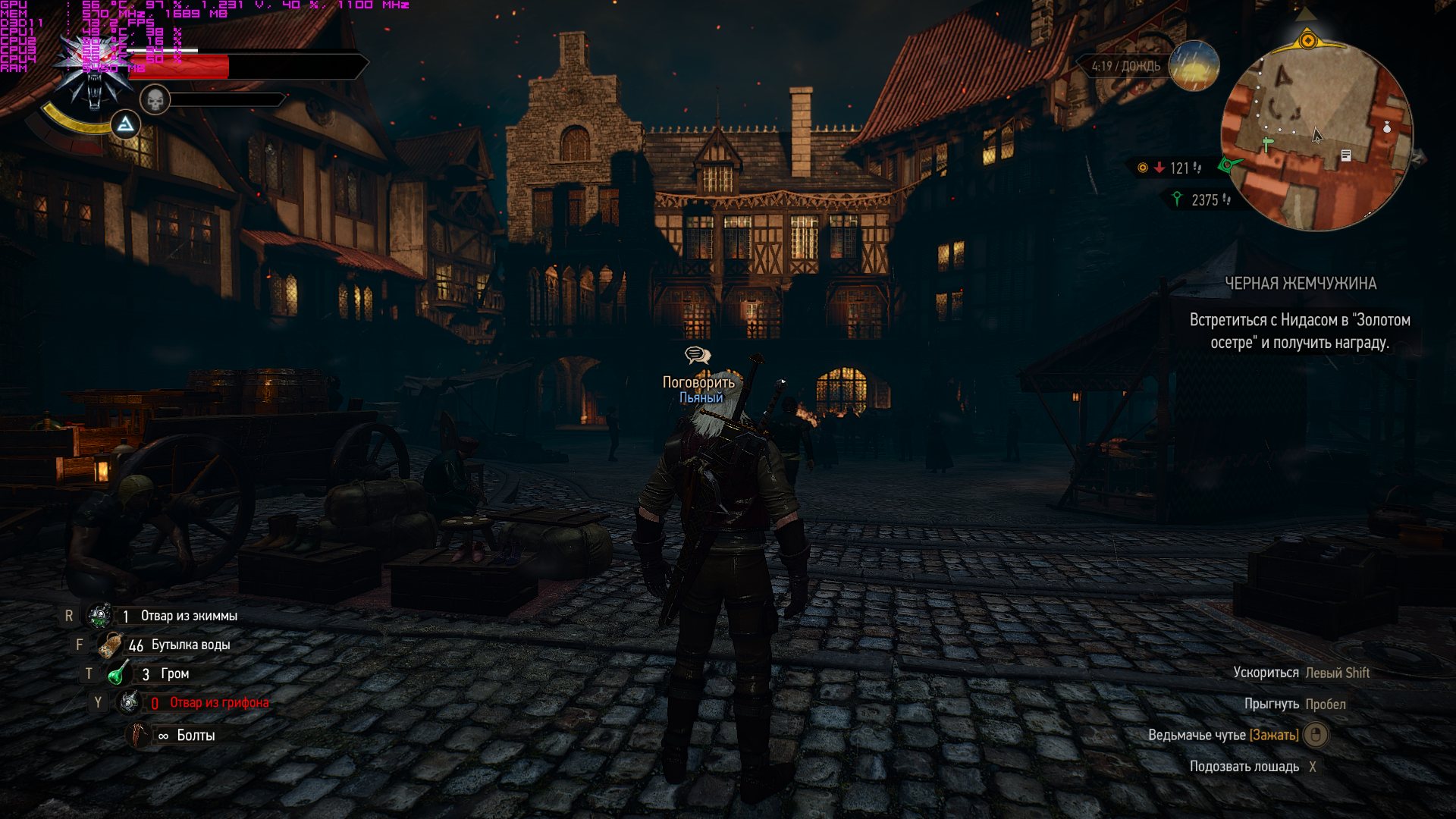The width and height of the screenshot is (1456, 819).
Task: Choose the water bottle quick slot
Action: [x=111, y=645]
